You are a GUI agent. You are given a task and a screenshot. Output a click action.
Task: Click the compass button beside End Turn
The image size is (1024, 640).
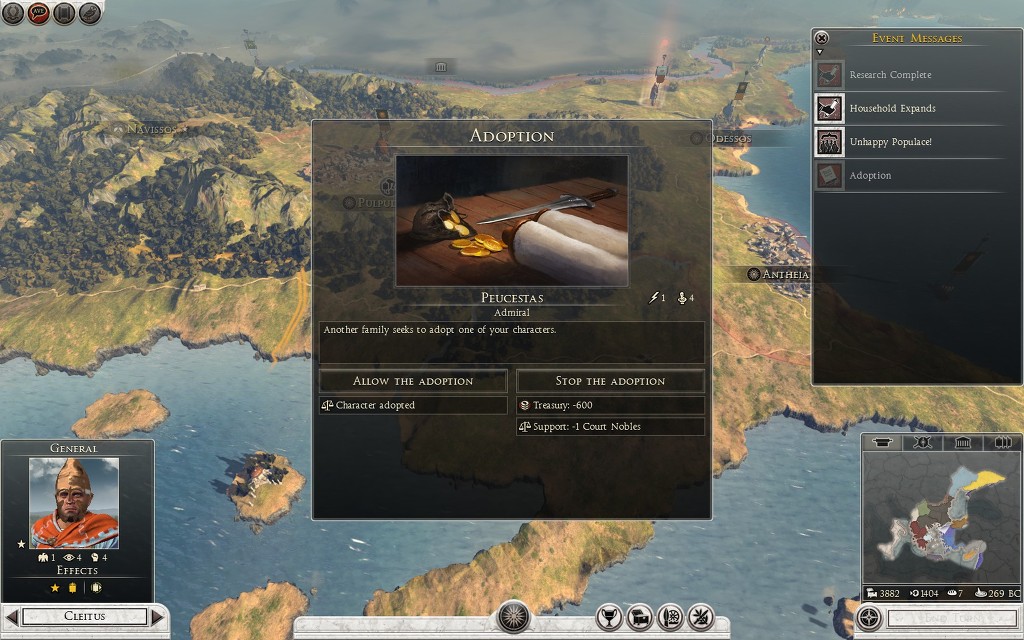pyautogui.click(x=870, y=617)
